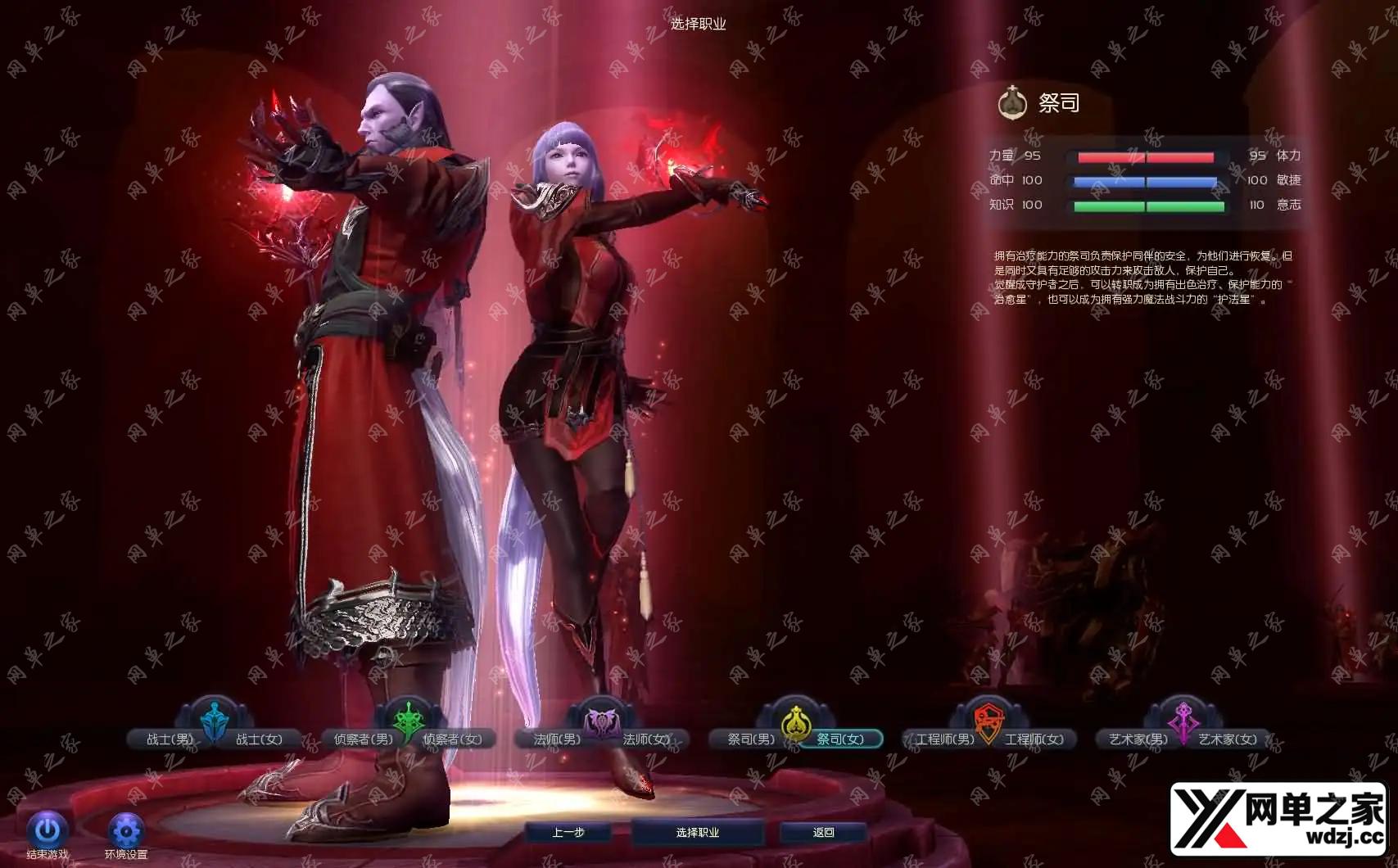
Task: Pick the 侦察者(男) male scout class
Action: (363, 739)
